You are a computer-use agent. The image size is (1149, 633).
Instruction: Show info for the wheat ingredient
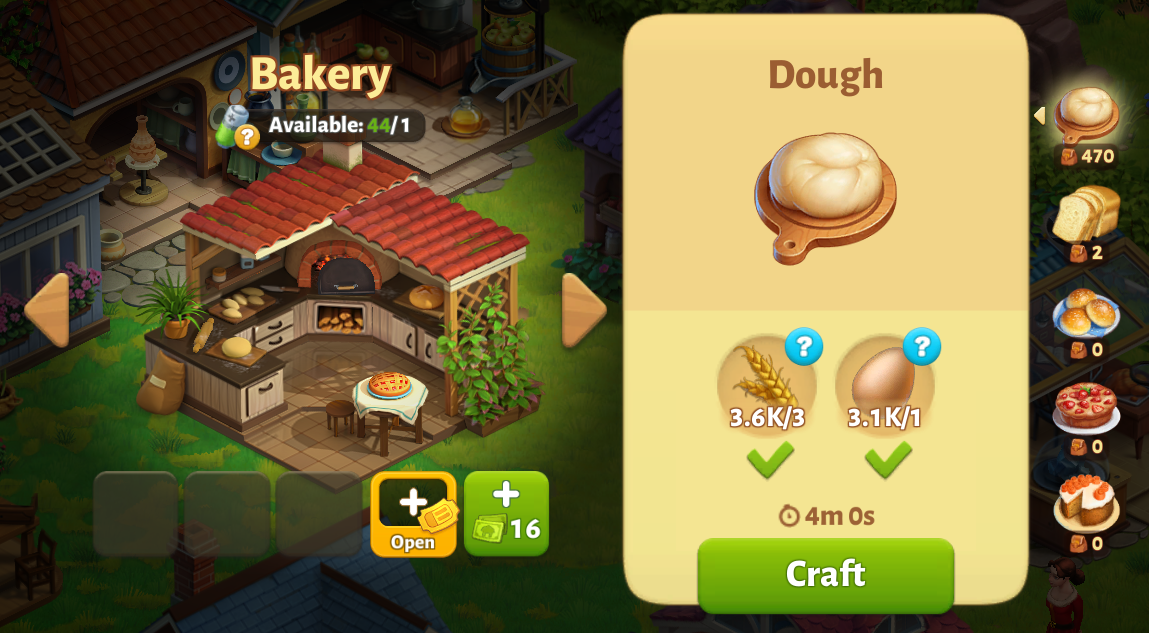point(803,347)
